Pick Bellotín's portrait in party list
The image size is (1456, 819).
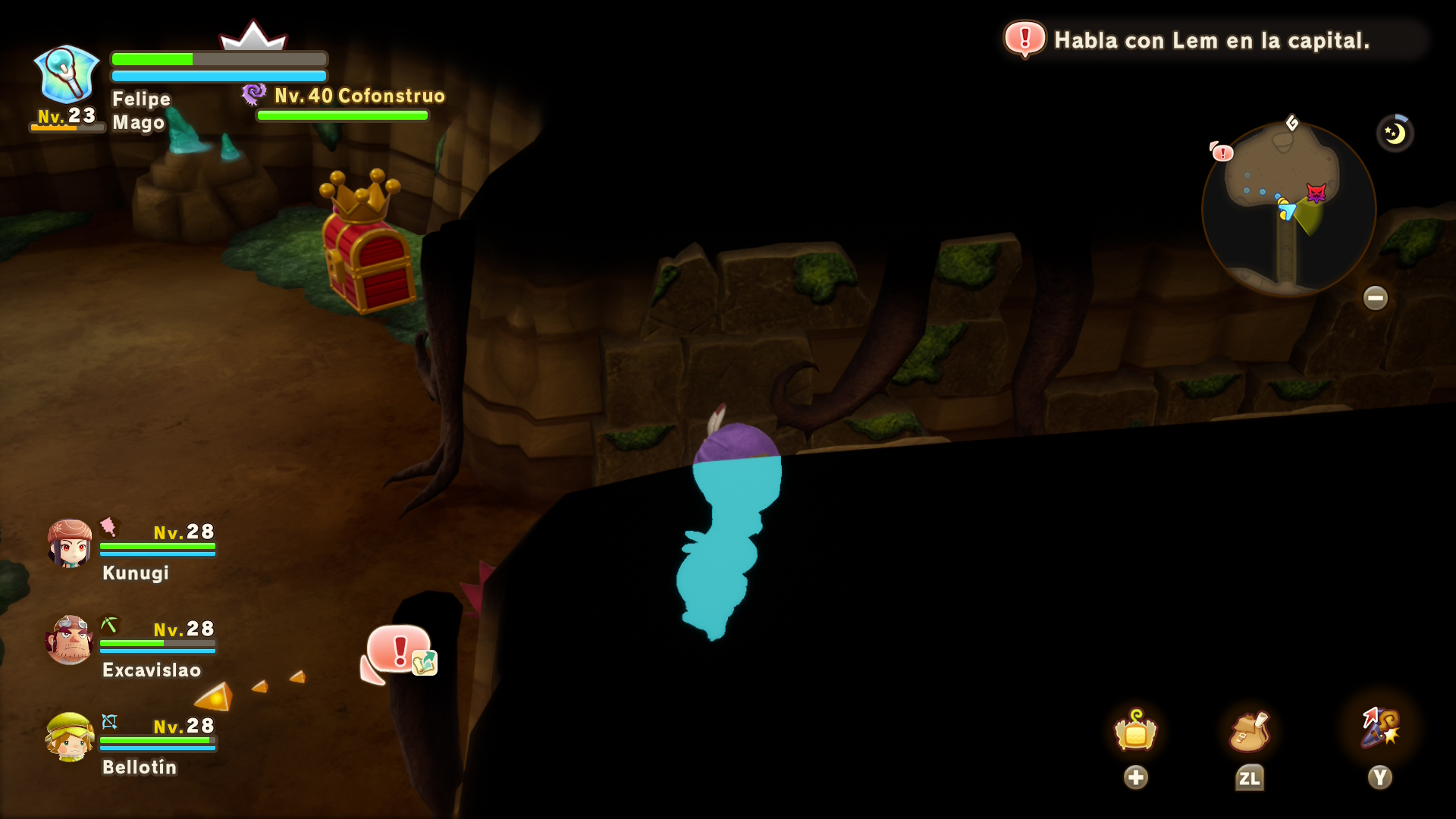click(70, 736)
